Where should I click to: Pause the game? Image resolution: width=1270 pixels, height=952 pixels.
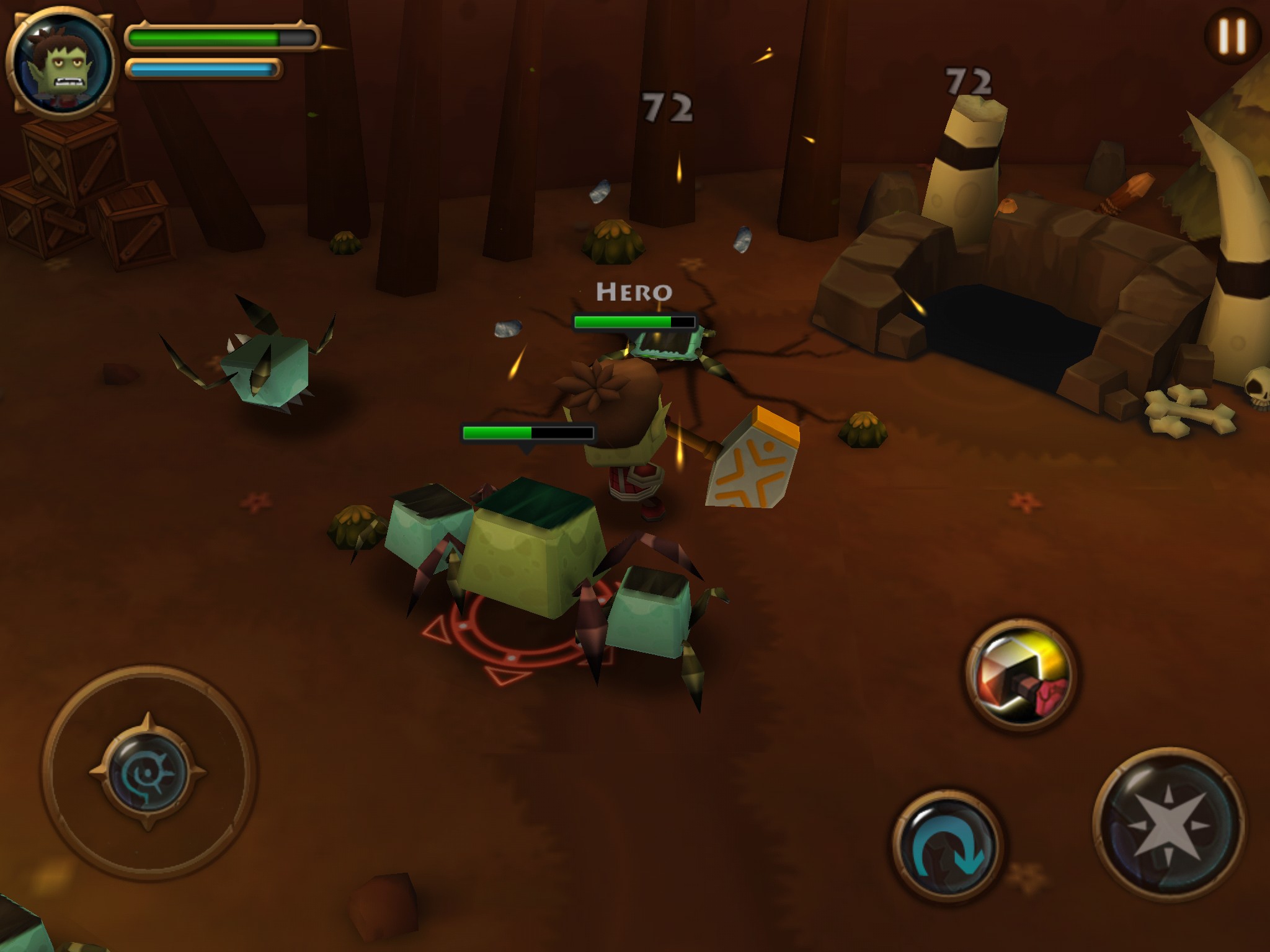pyautogui.click(x=1232, y=36)
